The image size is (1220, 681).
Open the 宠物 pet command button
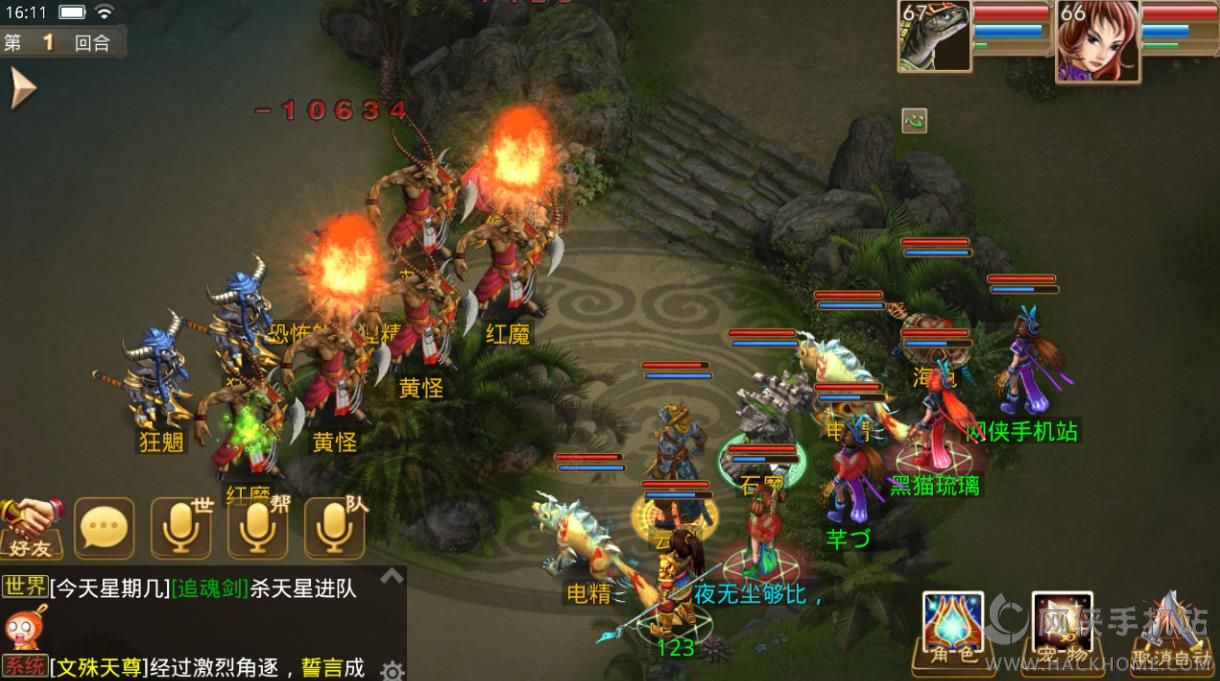tap(1062, 630)
